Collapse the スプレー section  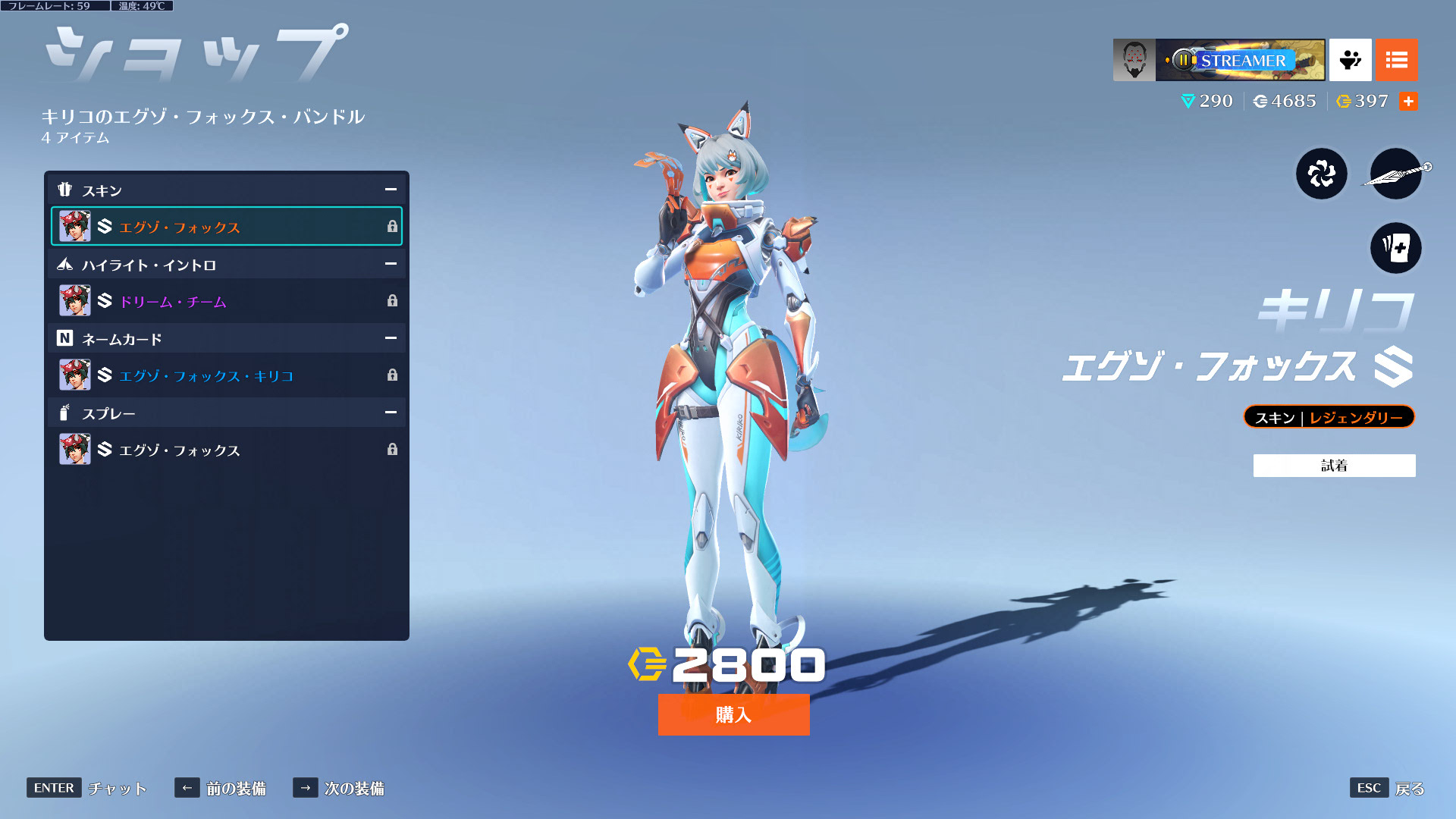(x=391, y=413)
